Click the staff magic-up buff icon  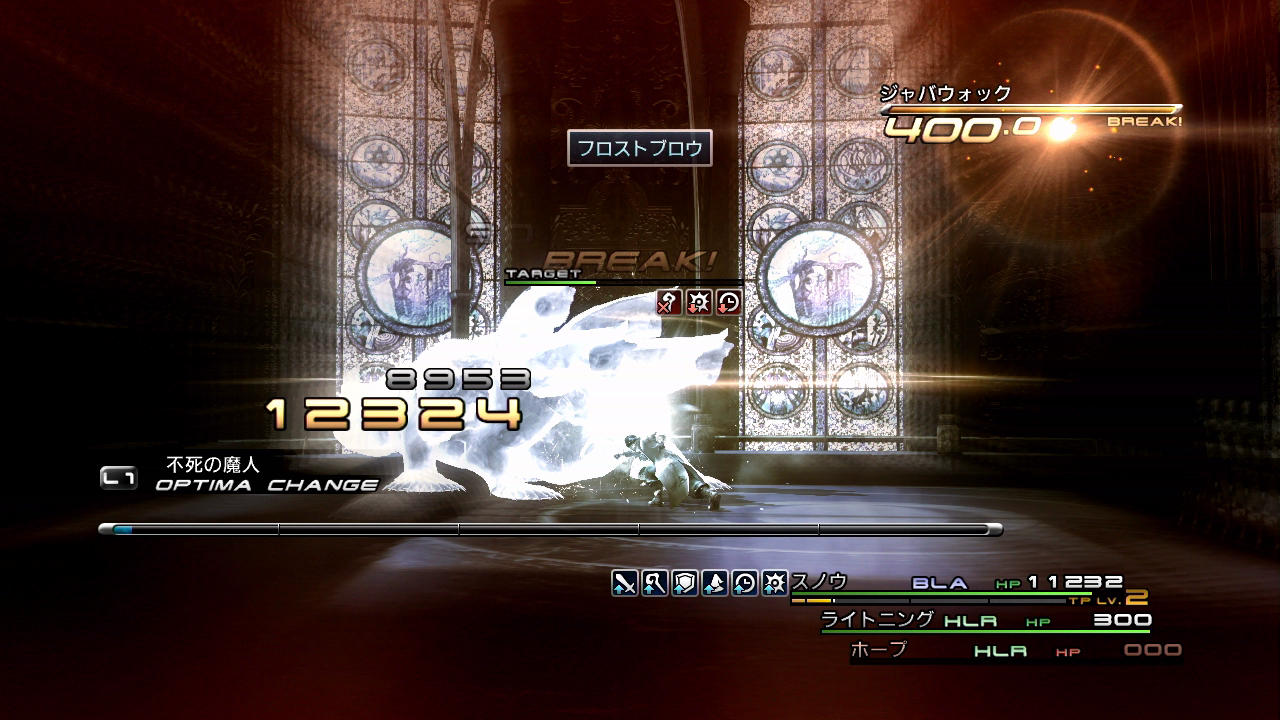point(655,582)
